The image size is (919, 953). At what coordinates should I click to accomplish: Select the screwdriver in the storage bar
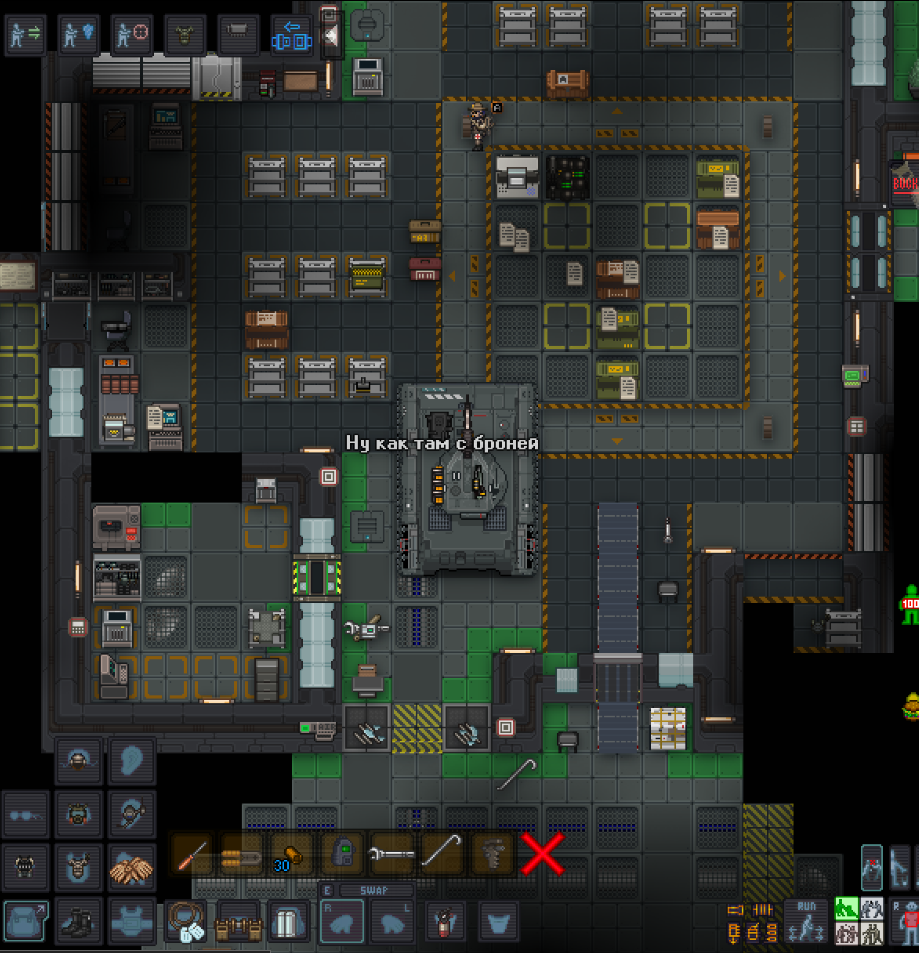tap(191, 855)
